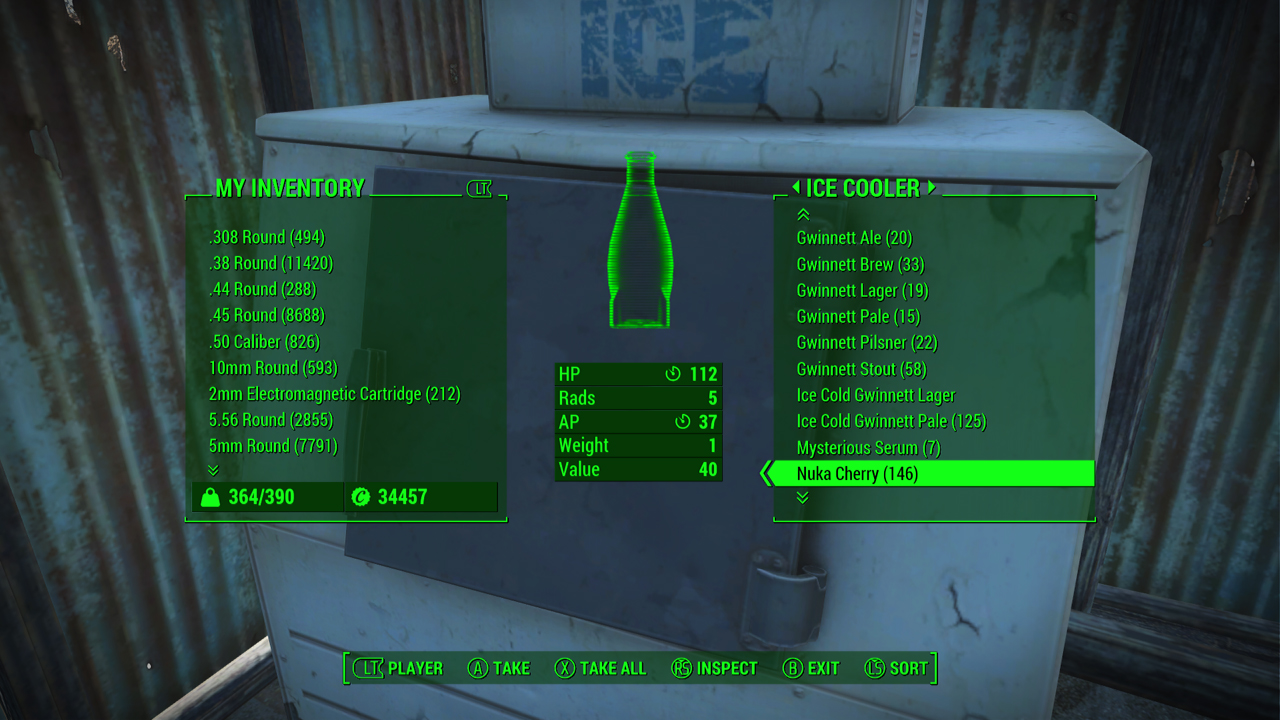The image size is (1280, 720).
Task: Choose Ice Cold Gwinnett Lager
Action: [x=876, y=395]
